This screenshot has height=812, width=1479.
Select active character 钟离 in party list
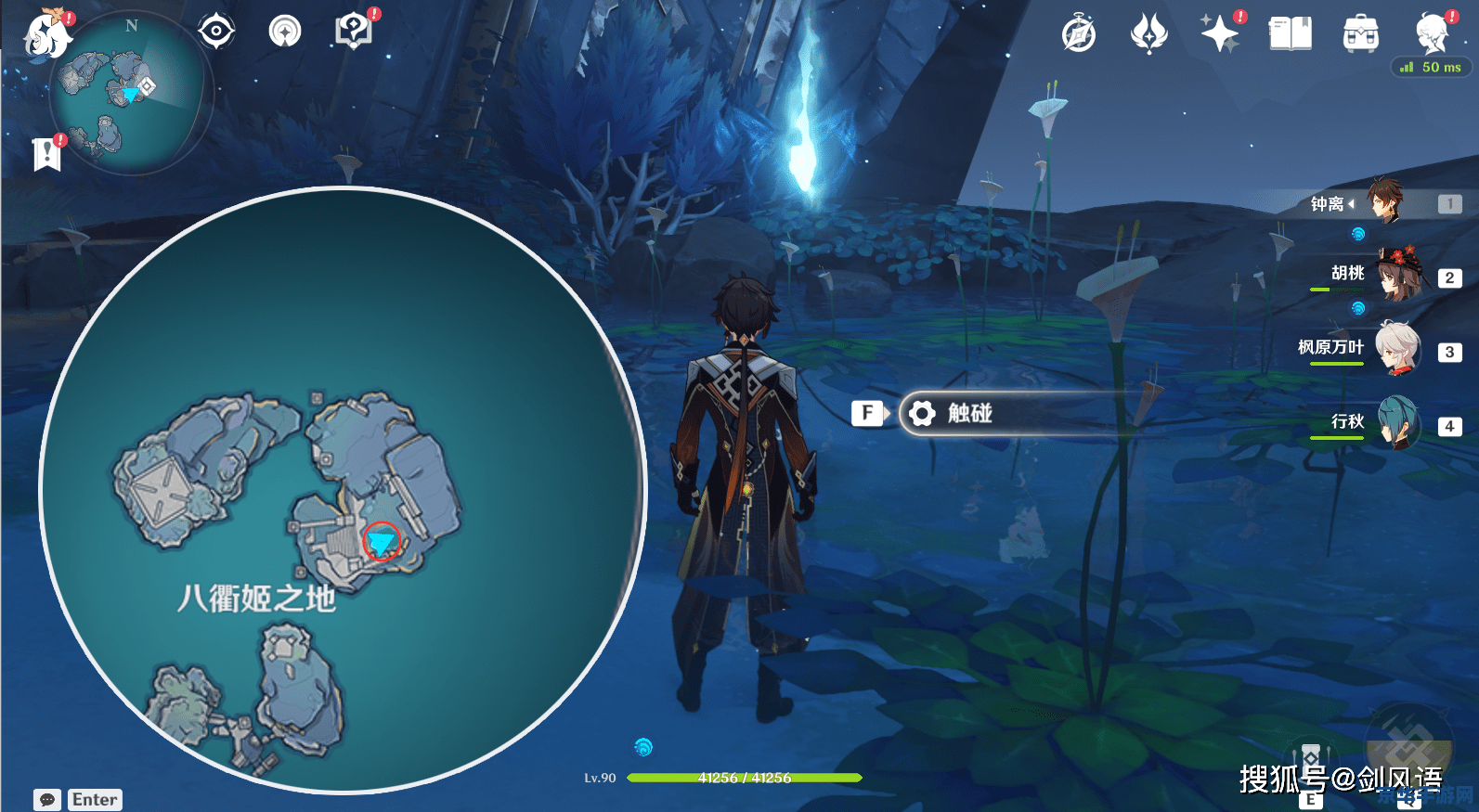click(1385, 202)
